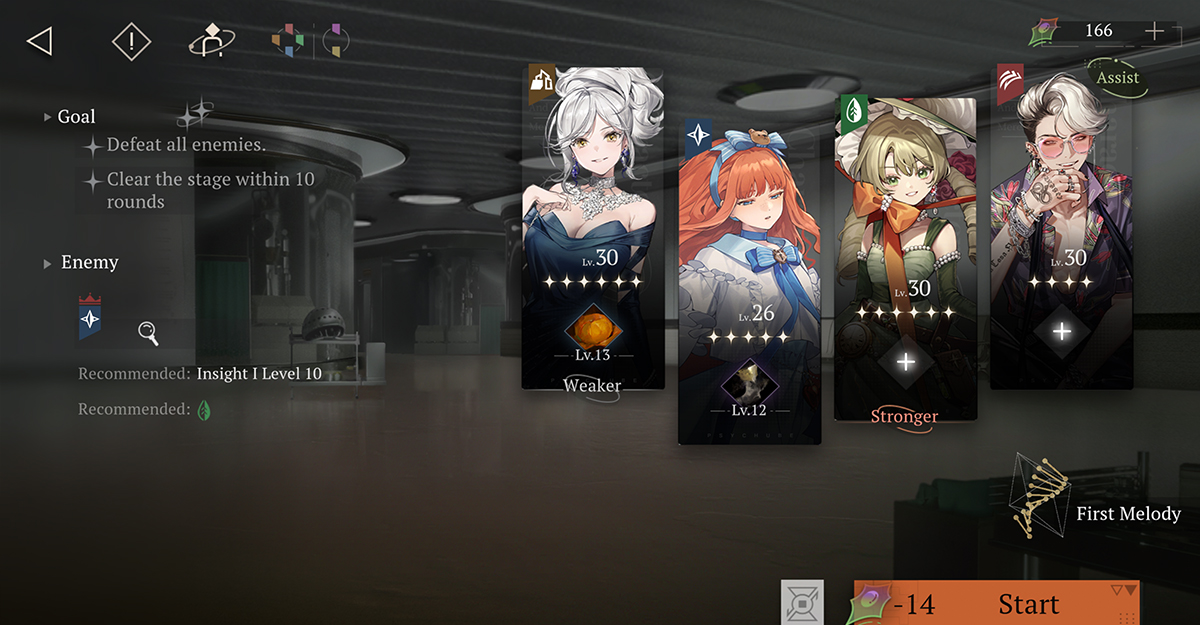
Task: Start the stage
Action: [x=1028, y=604]
